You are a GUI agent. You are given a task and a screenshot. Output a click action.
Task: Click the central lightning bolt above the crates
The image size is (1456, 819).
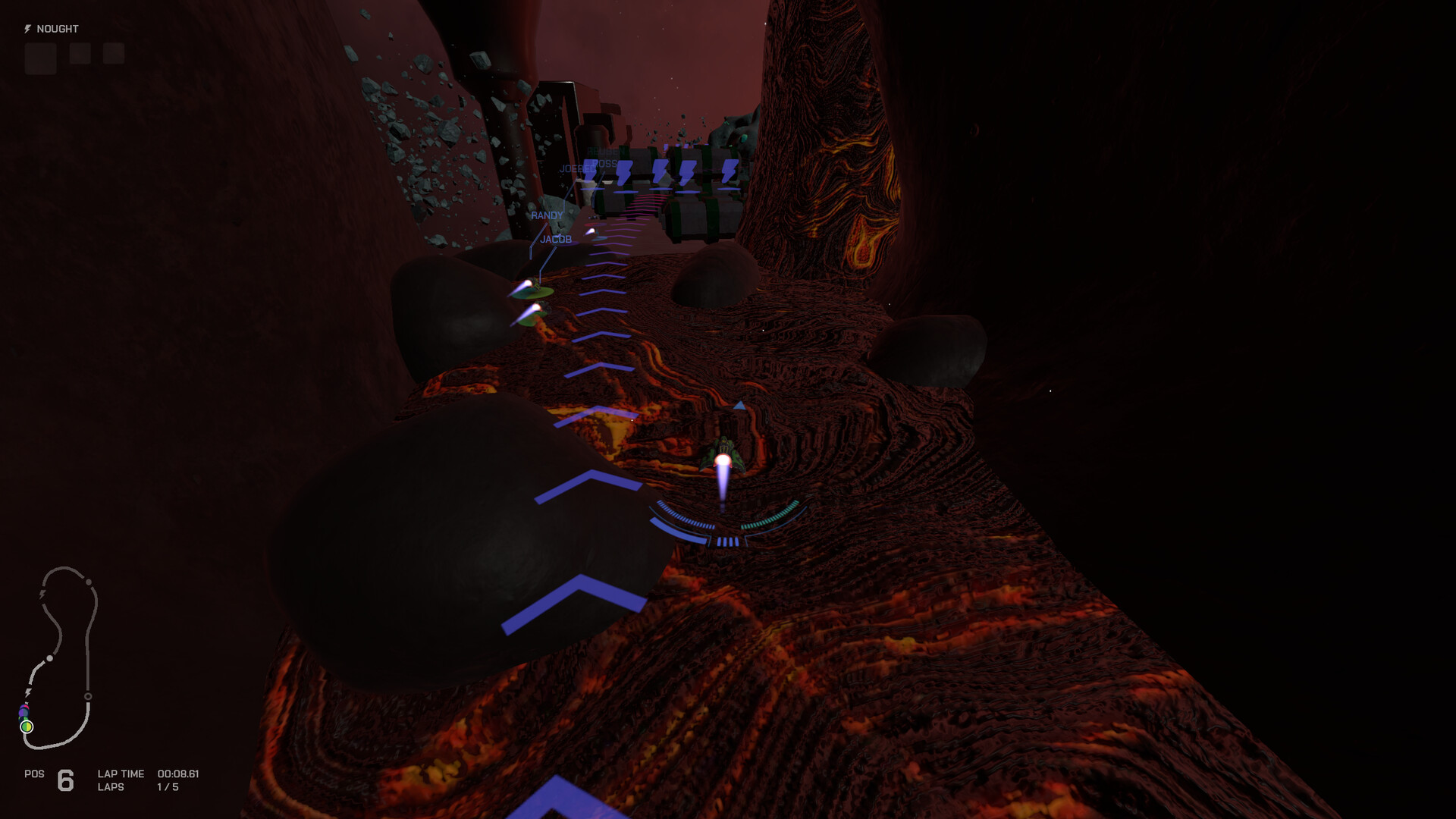(660, 171)
